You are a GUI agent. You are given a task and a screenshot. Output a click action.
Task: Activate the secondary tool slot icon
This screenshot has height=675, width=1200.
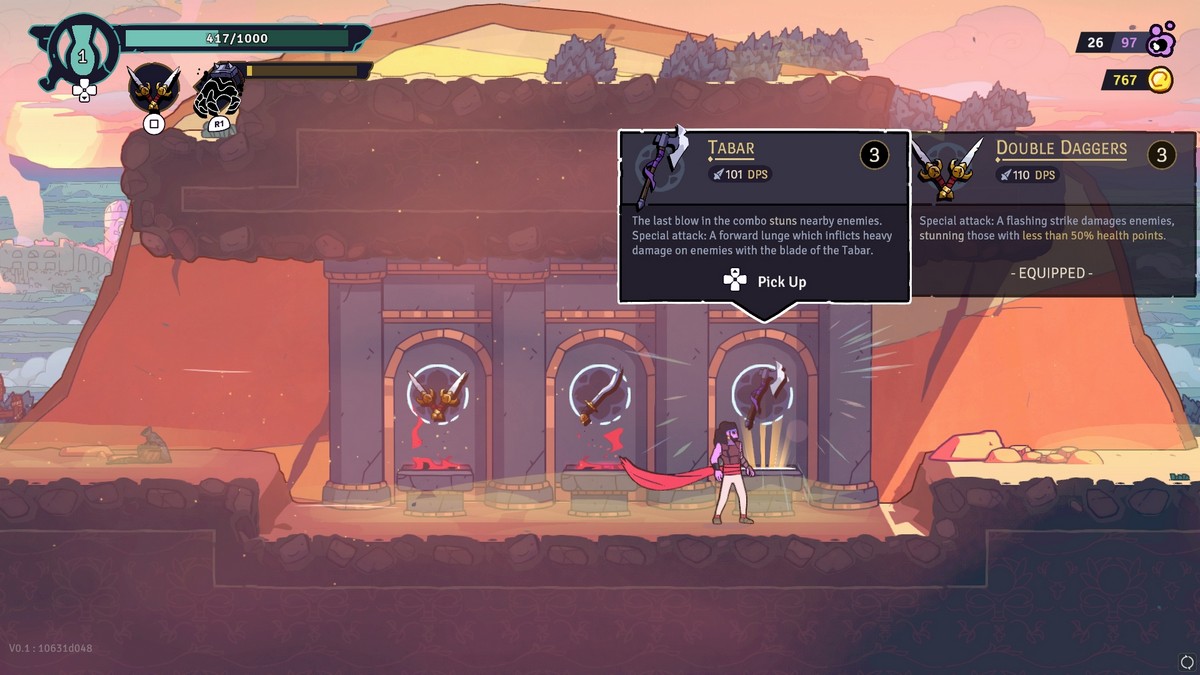[x=218, y=93]
